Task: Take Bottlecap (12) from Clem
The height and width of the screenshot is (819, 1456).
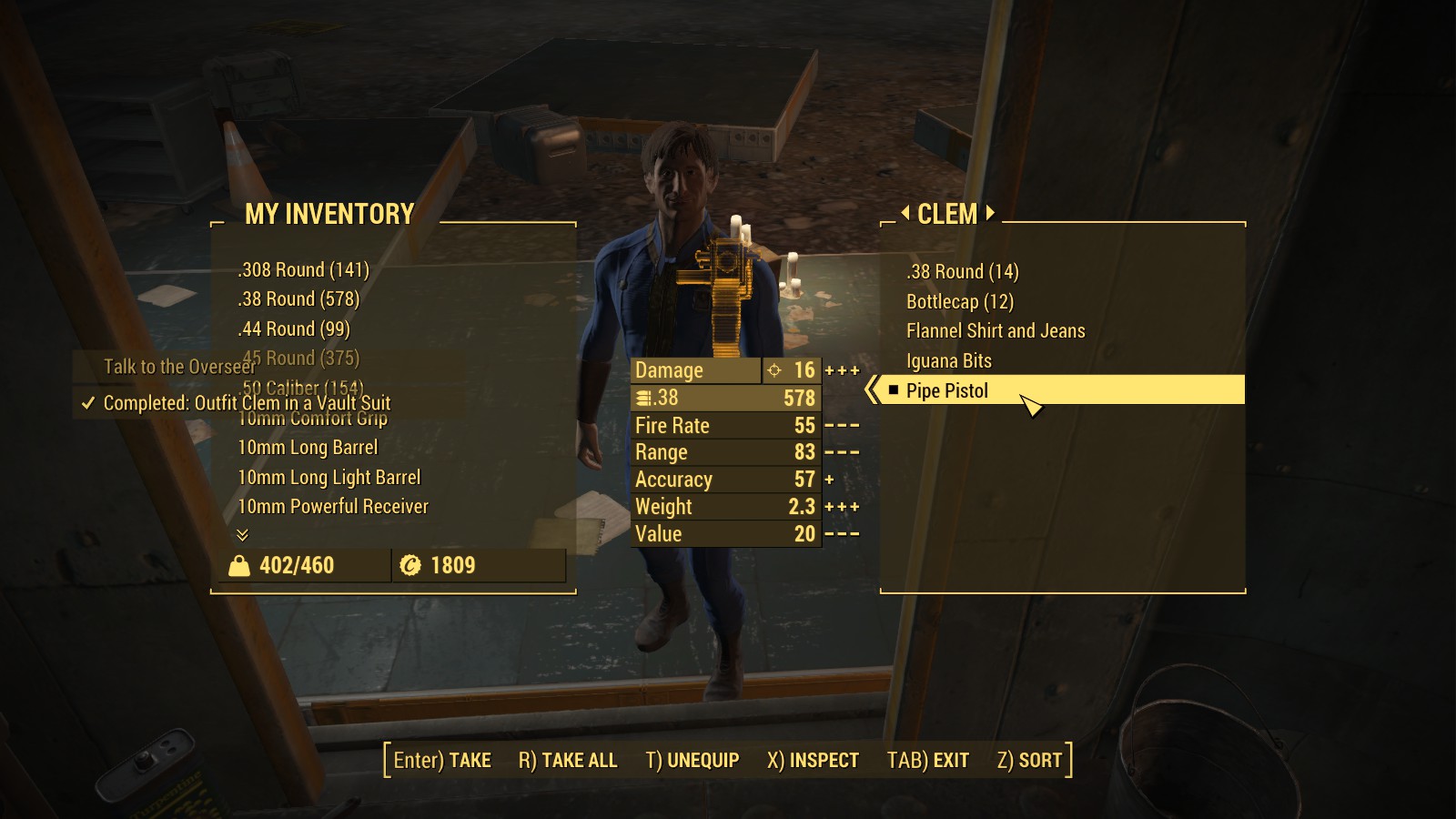Action: (959, 302)
